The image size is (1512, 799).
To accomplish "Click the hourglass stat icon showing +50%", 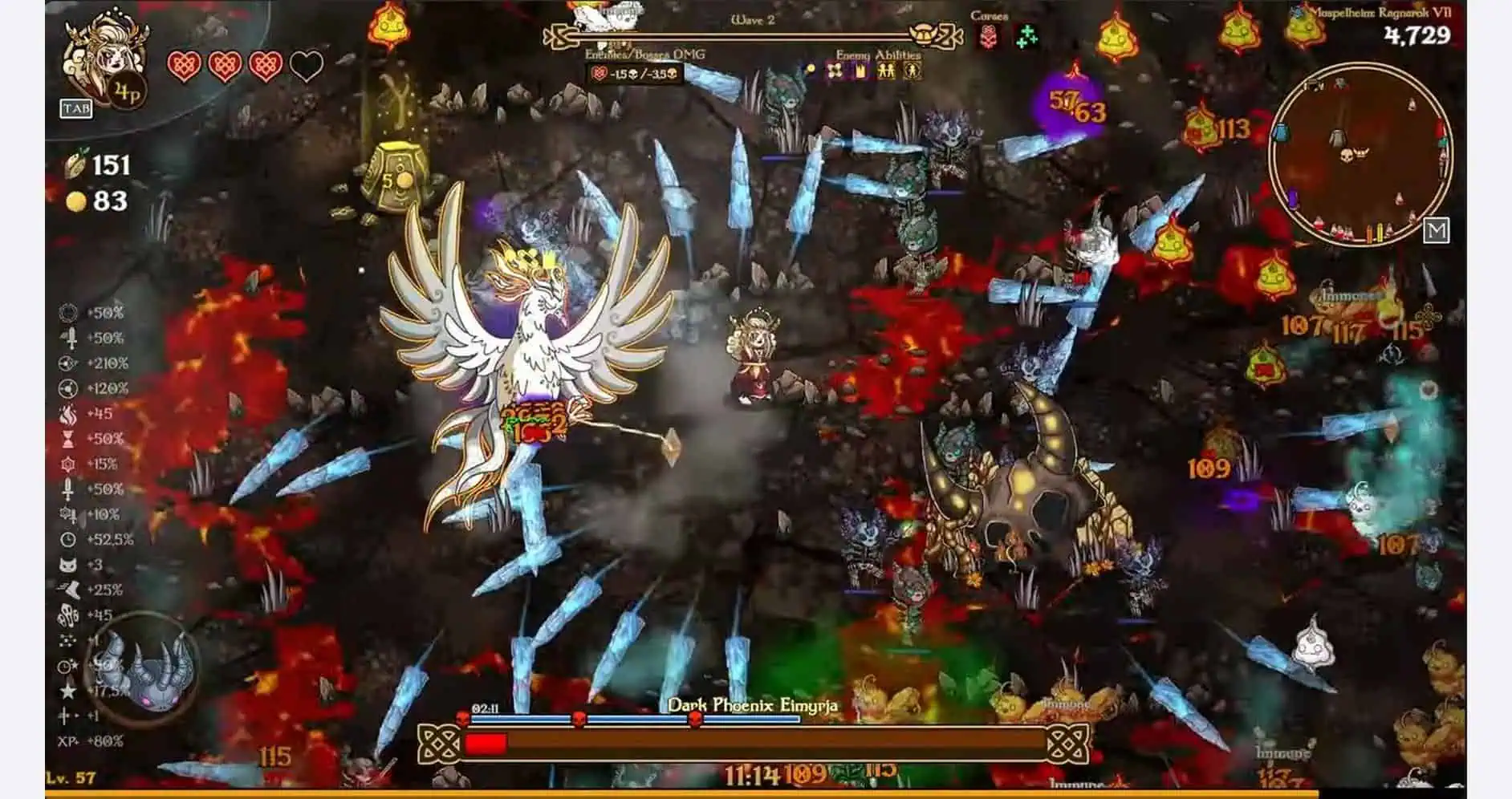I will click(67, 439).
